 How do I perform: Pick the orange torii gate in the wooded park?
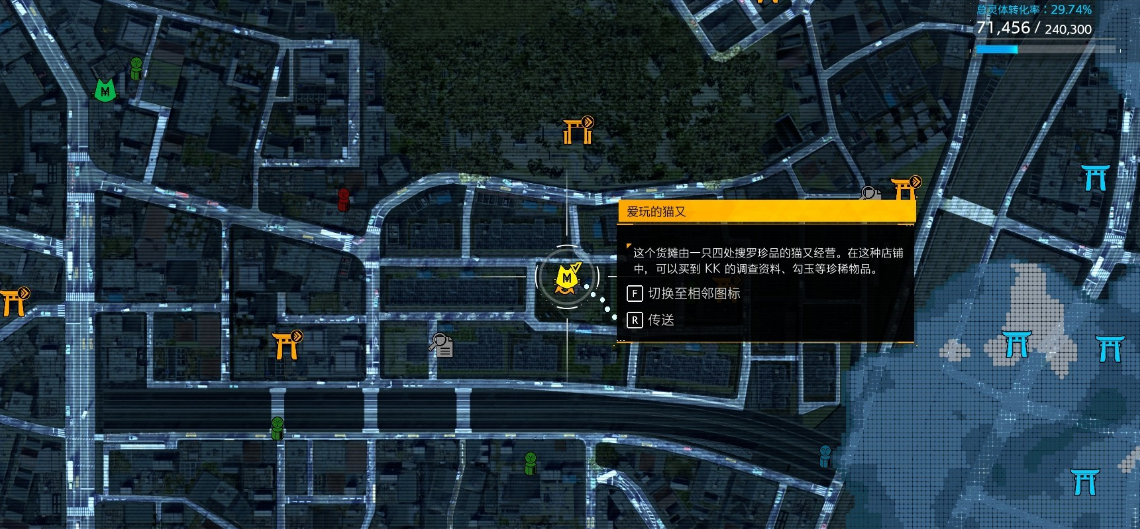tap(575, 131)
